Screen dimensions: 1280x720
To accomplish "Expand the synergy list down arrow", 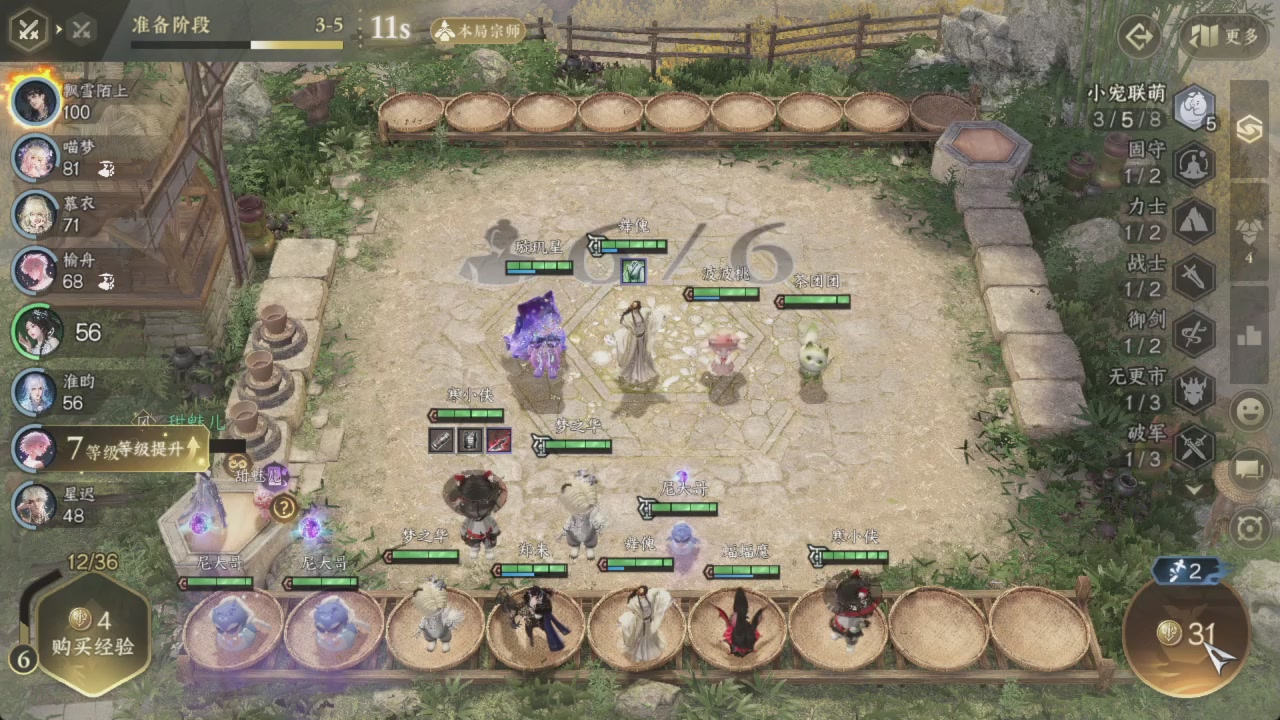I will click(1194, 490).
